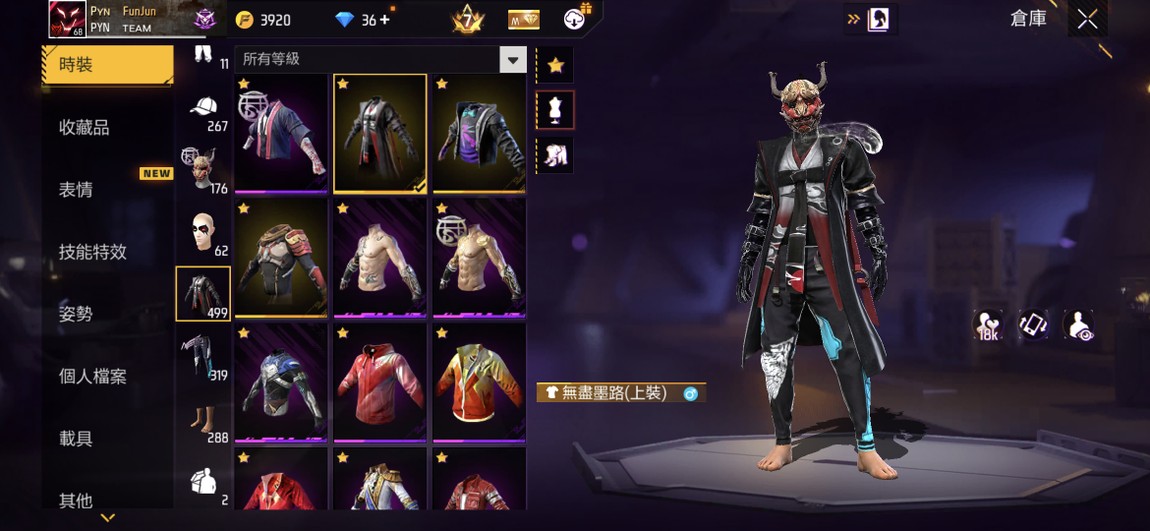Choose the horned mask category icon
This screenshot has height=531, width=1150.
203,170
